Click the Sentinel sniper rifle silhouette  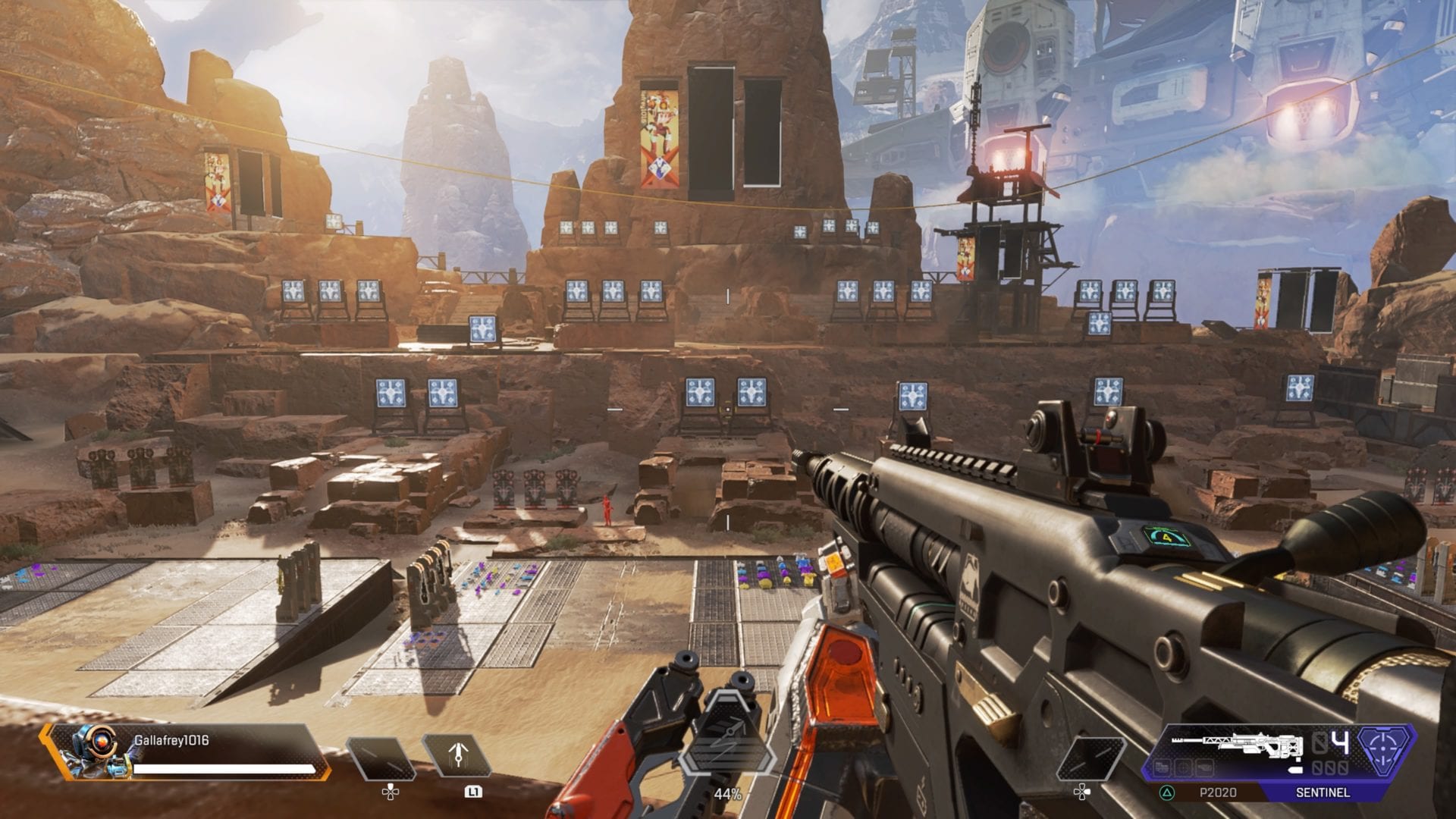coord(1236,745)
